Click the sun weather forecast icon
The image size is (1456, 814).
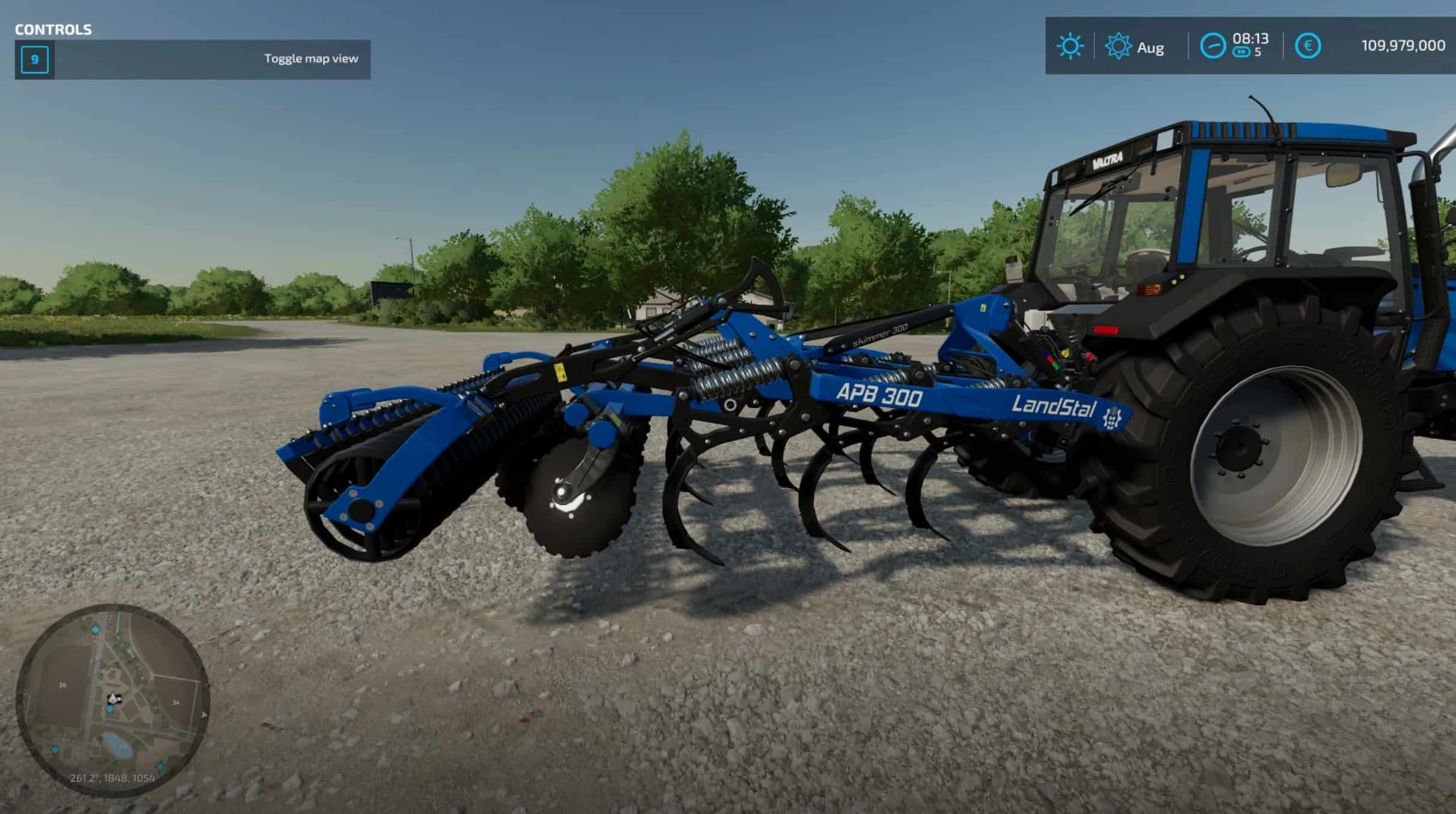[1069, 46]
